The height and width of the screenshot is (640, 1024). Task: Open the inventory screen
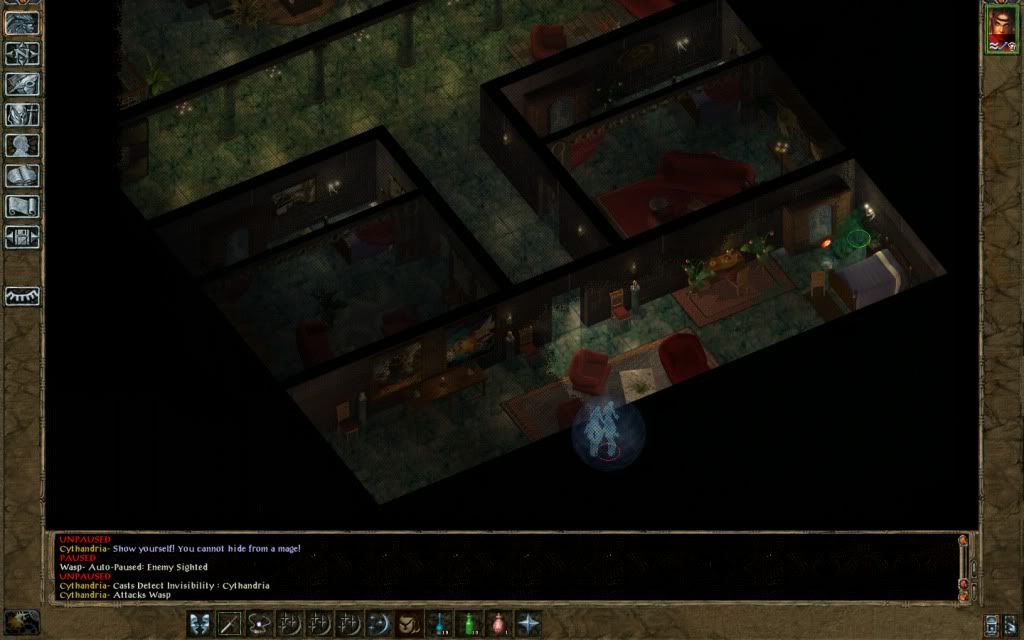point(22,116)
